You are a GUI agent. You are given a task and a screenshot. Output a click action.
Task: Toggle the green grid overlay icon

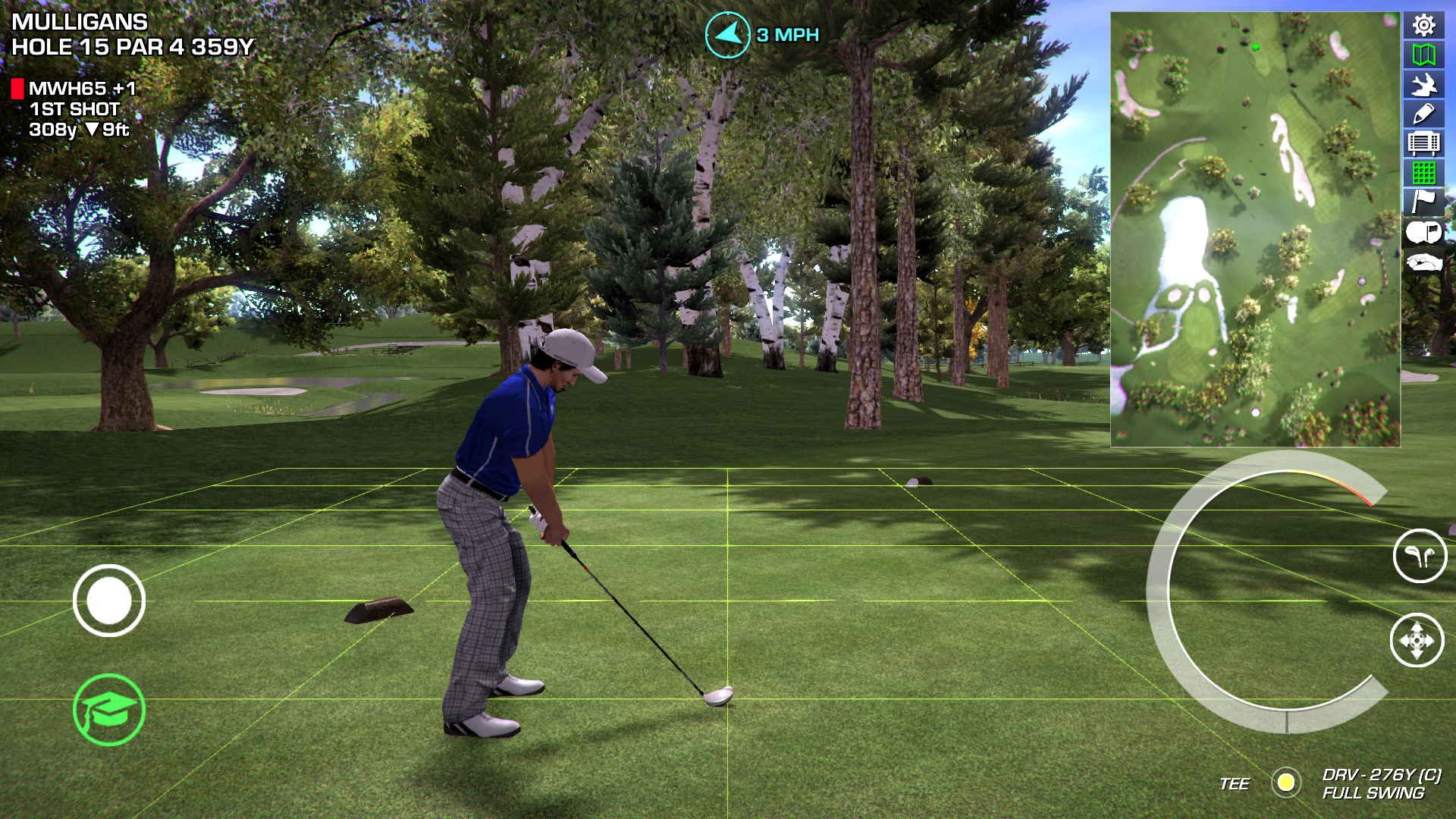coord(1423,173)
